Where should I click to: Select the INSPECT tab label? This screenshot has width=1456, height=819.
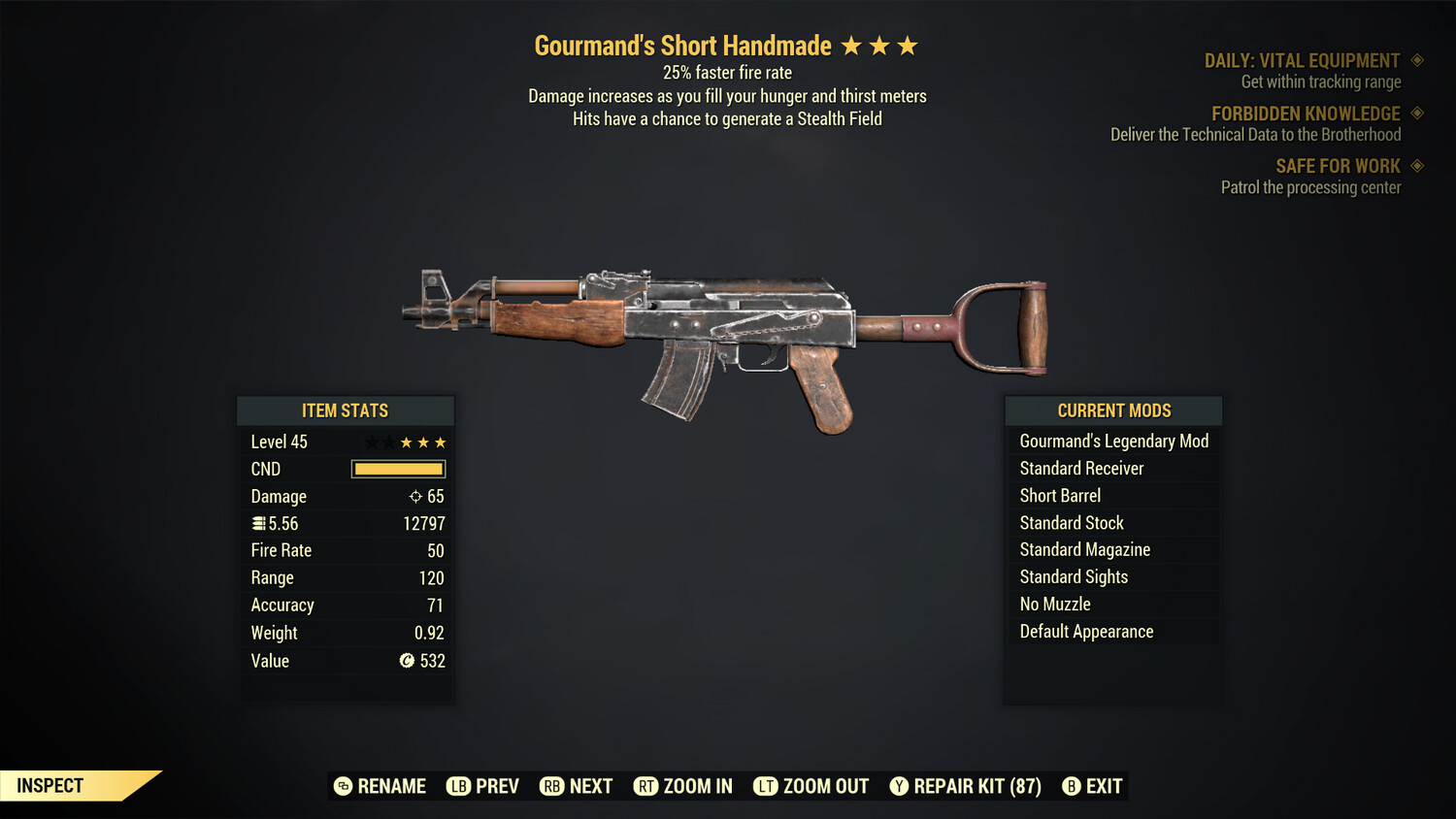pos(50,785)
